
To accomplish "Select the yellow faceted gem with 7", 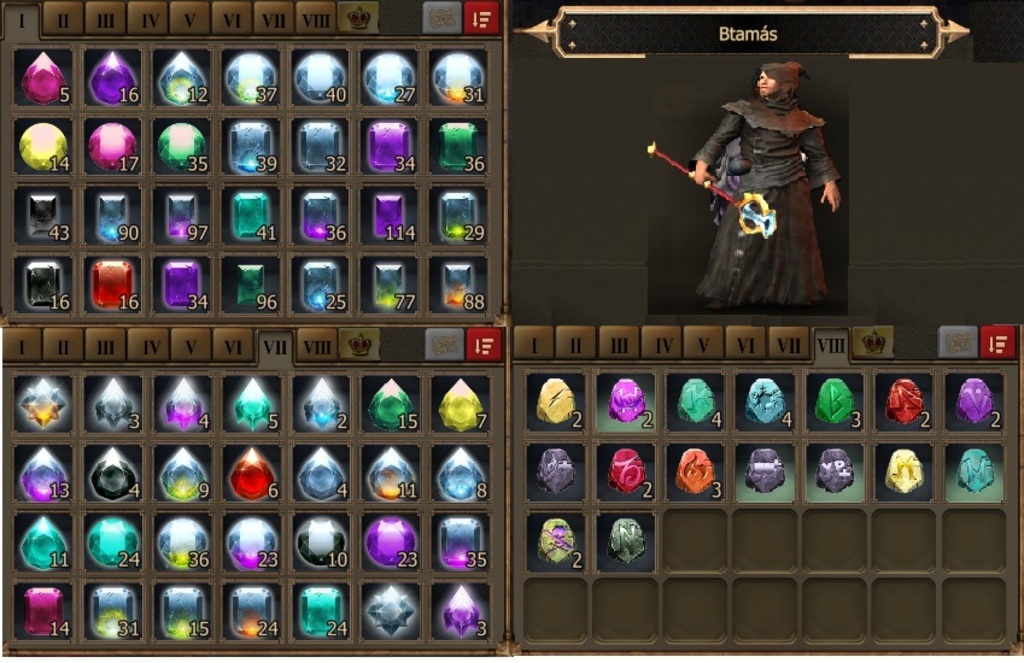I will [460, 404].
